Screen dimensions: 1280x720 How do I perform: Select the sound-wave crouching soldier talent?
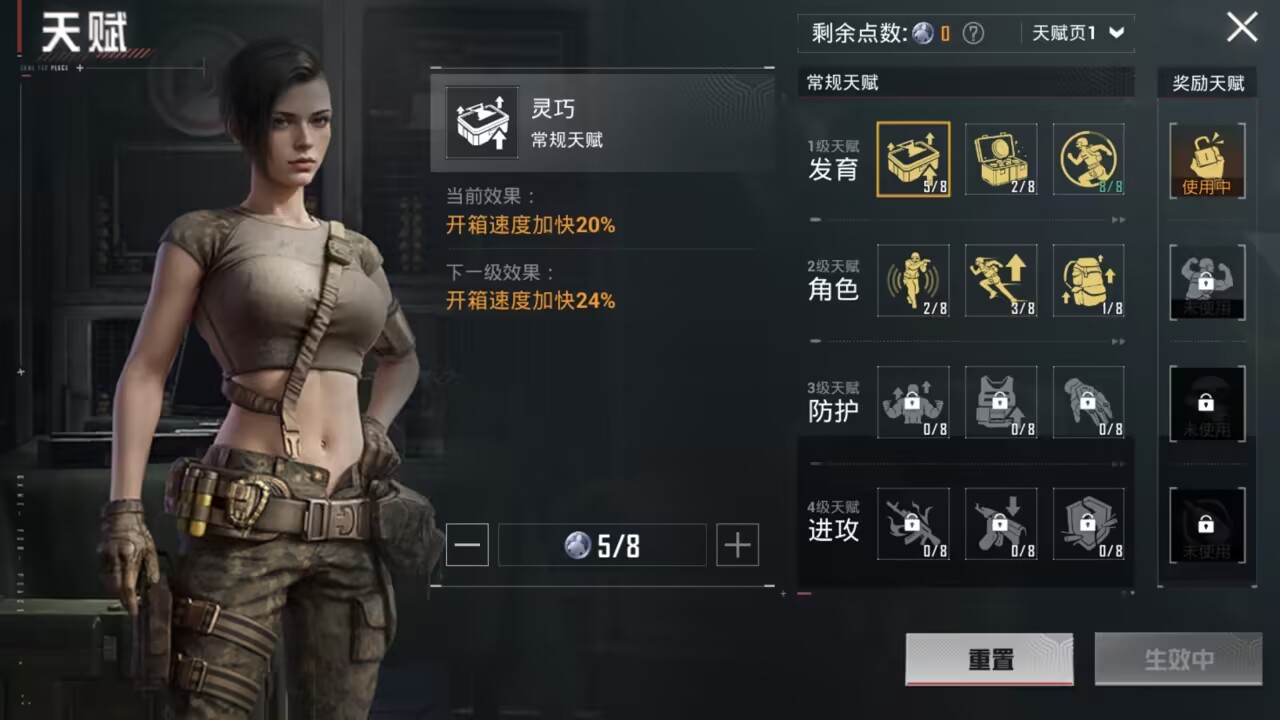pyautogui.click(x=914, y=281)
